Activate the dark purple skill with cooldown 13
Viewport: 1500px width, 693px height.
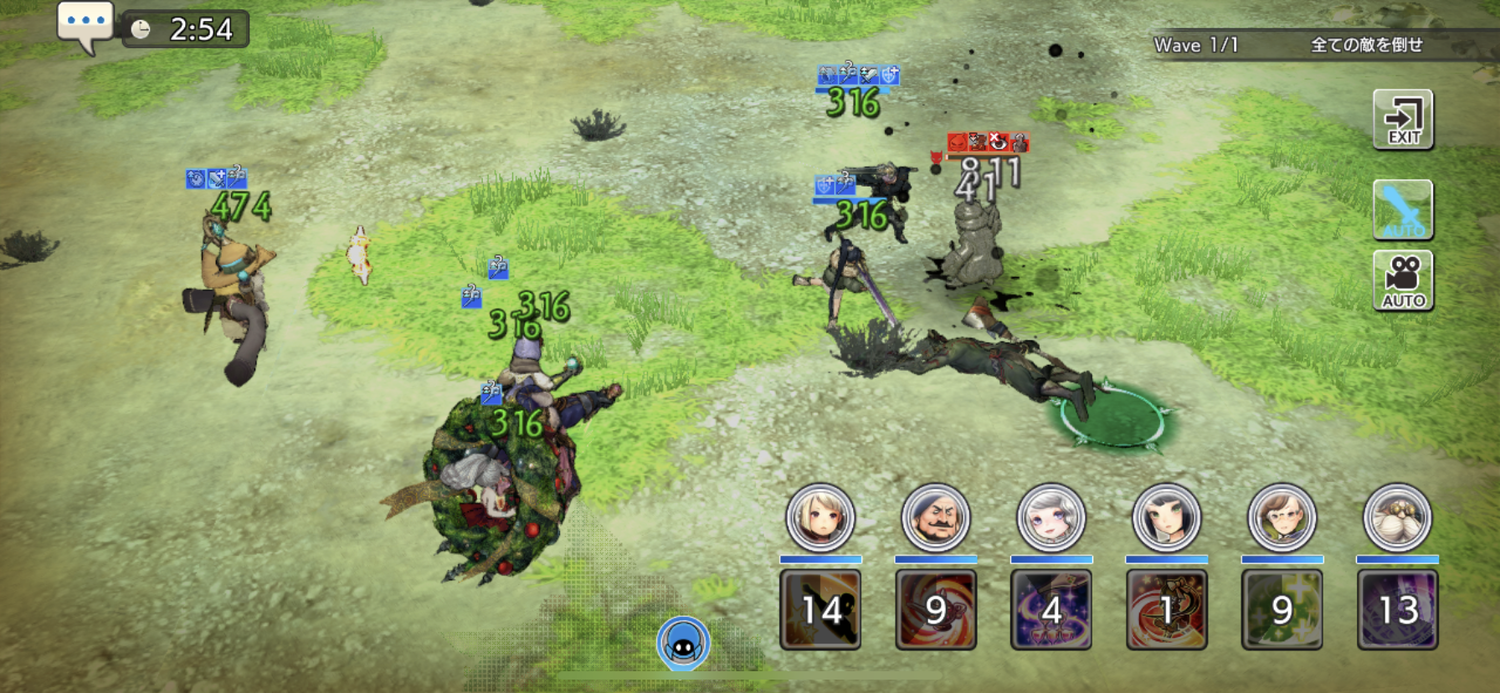pyautogui.click(x=1398, y=609)
